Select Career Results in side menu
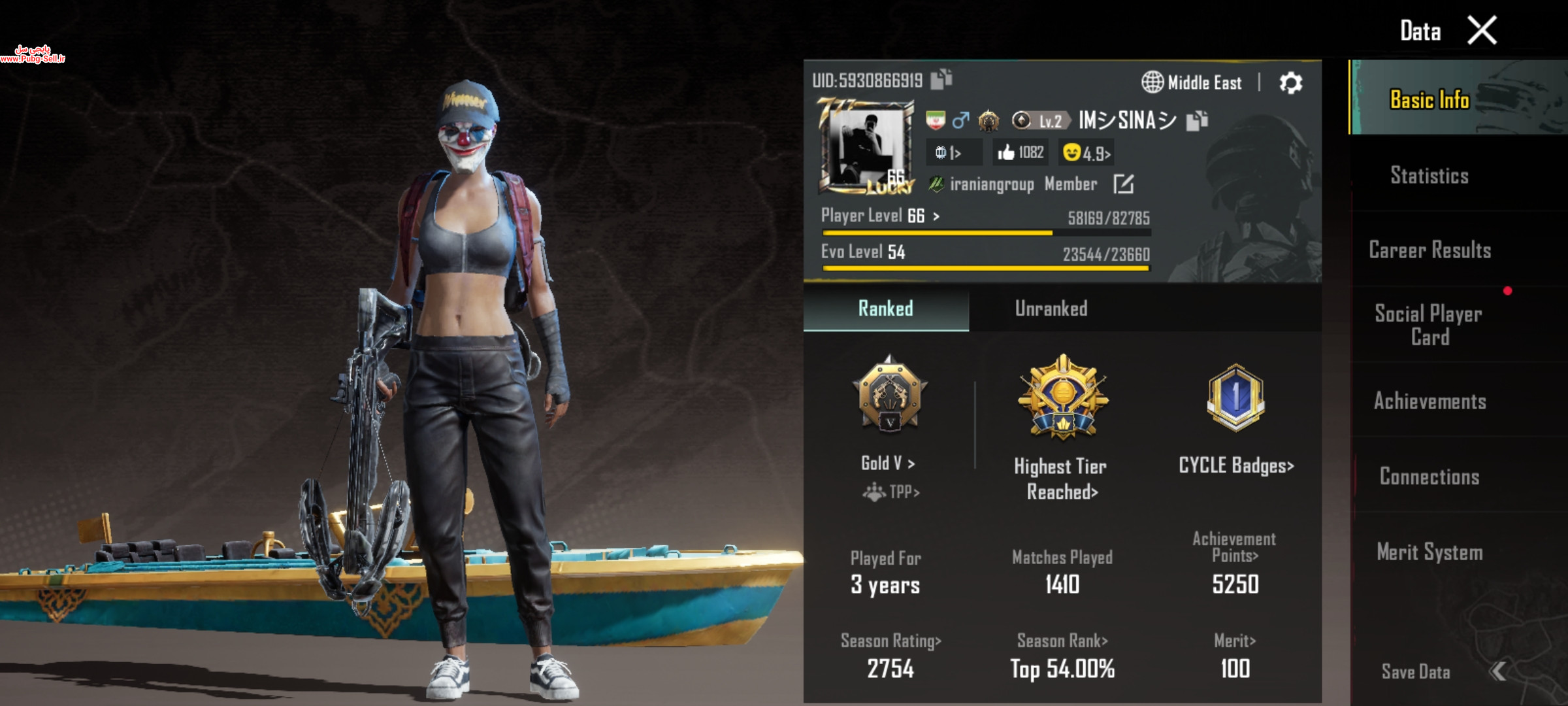 (1429, 250)
